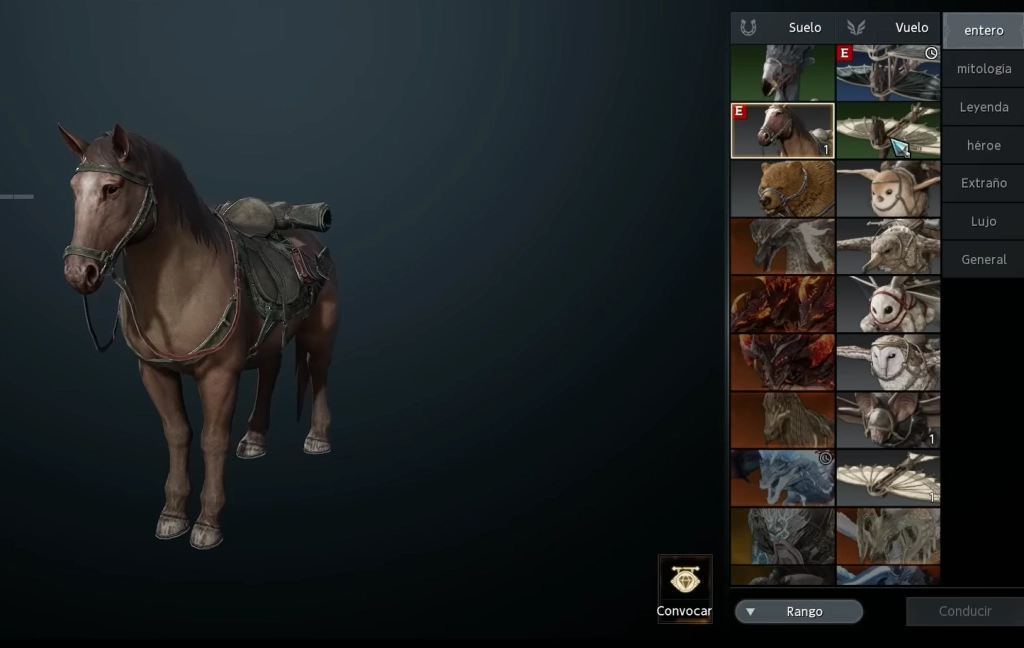Open the General tab

click(983, 259)
